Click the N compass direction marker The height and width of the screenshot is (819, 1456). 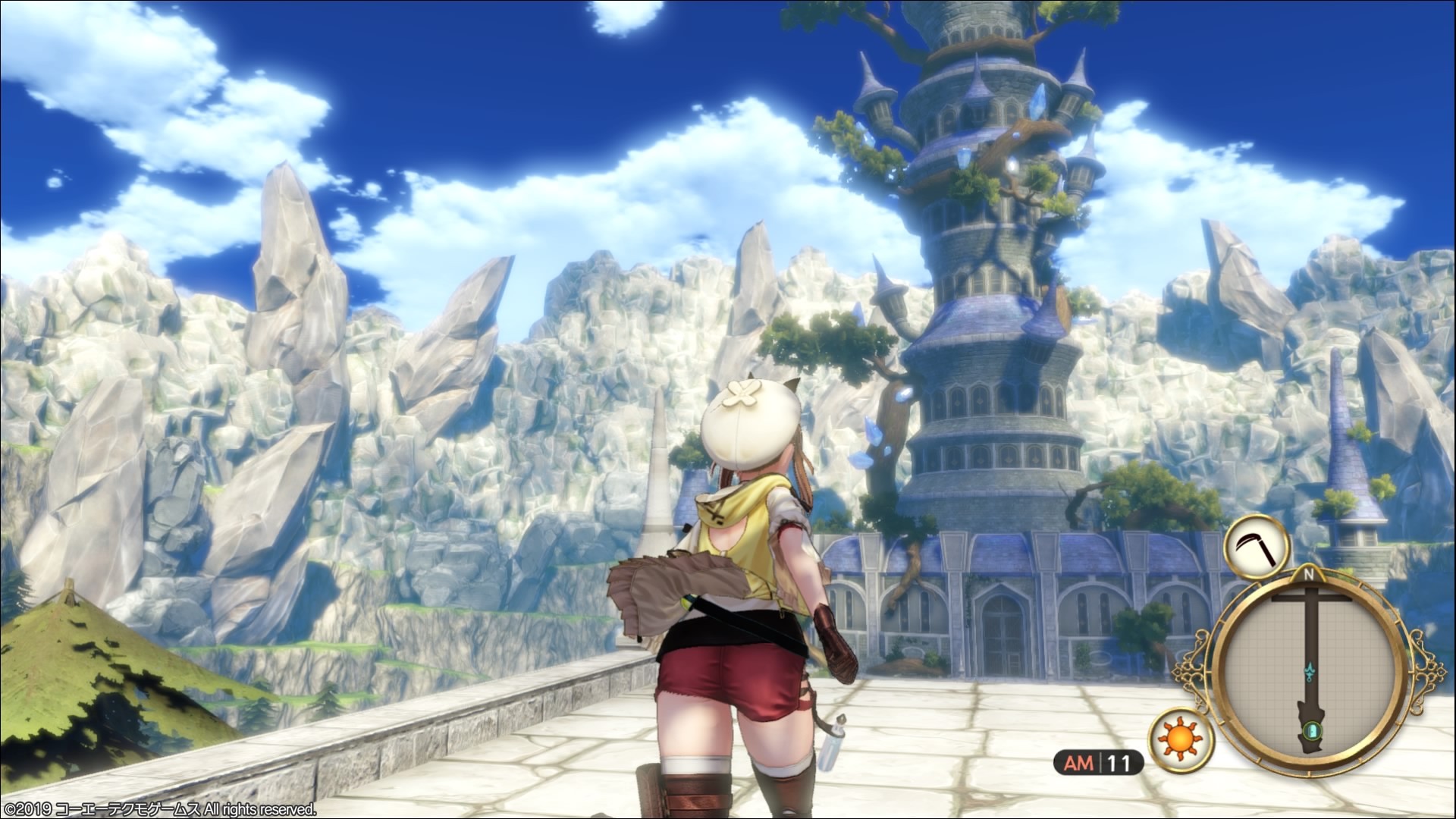(x=1310, y=573)
